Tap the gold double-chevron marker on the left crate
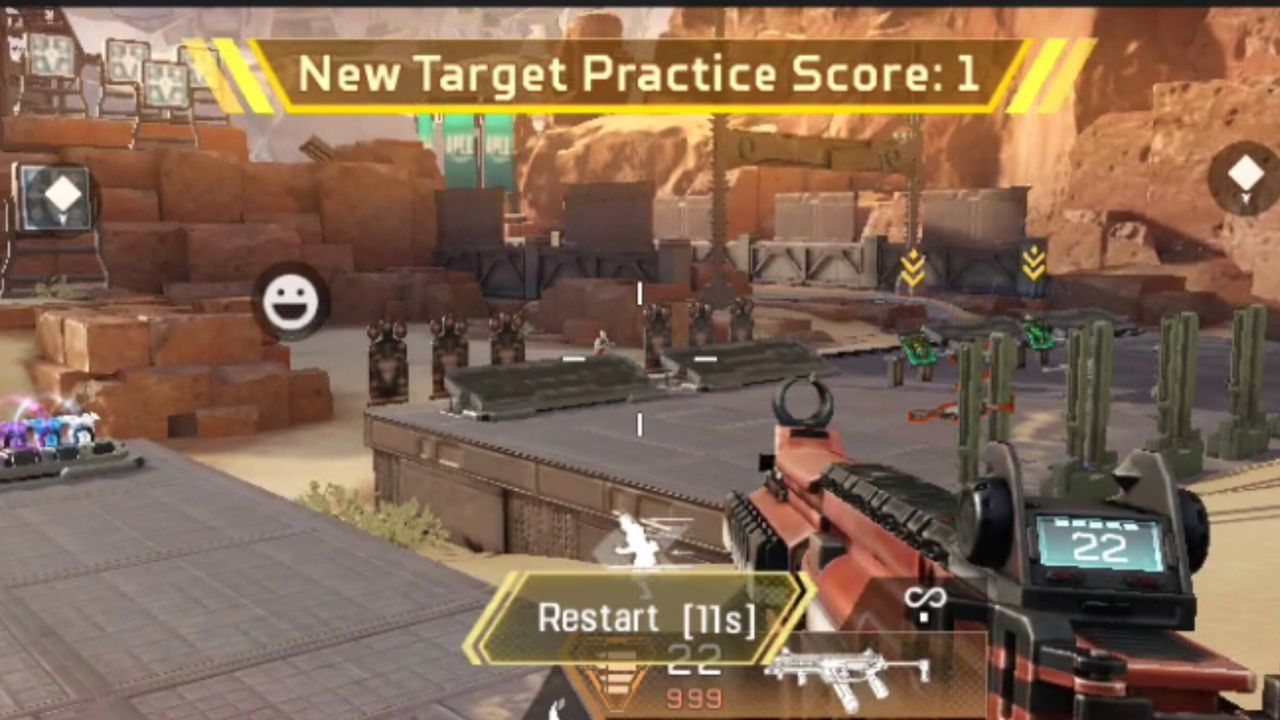This screenshot has height=720, width=1280. (913, 268)
